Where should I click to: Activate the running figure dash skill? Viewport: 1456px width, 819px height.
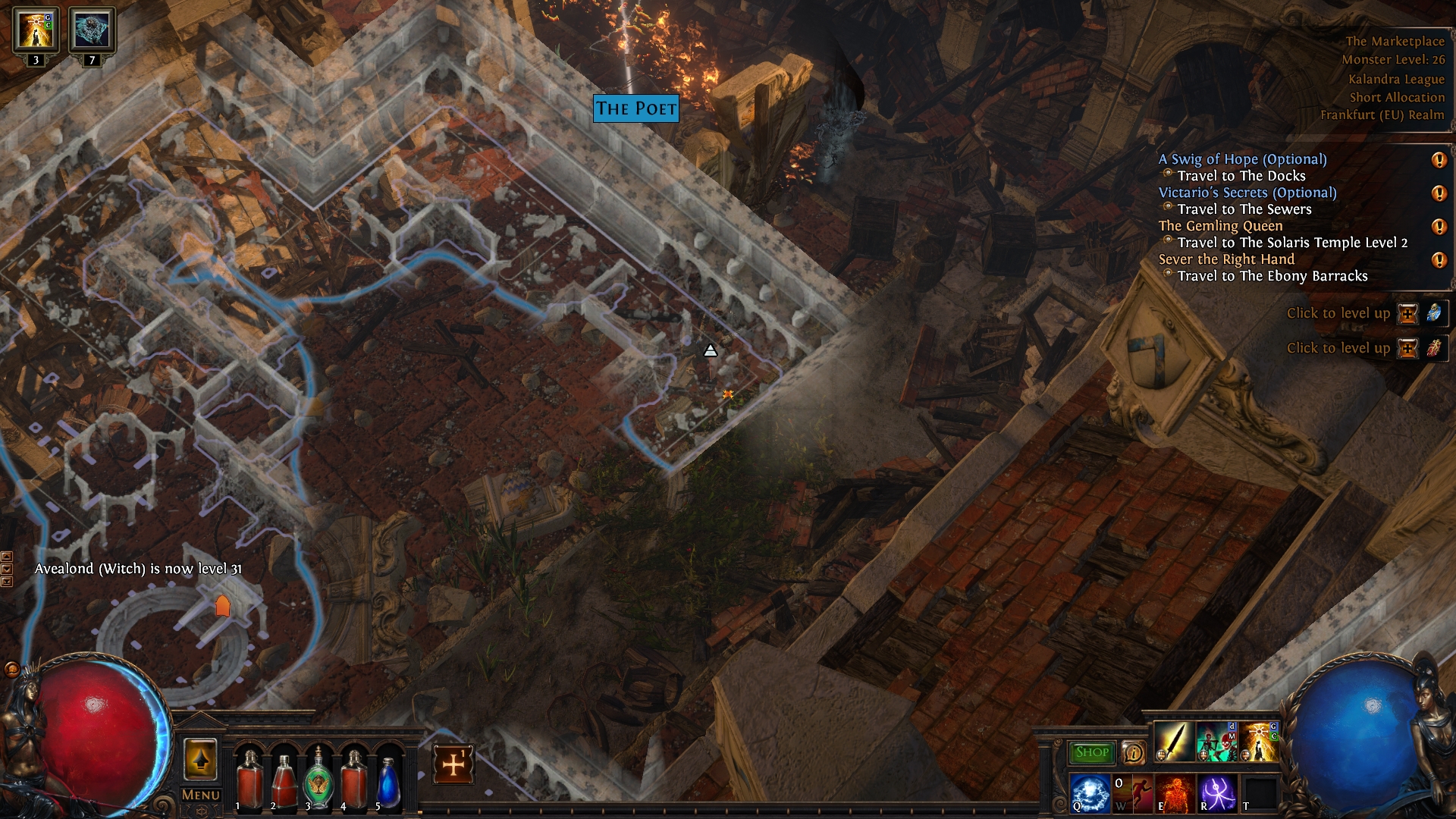point(1131,792)
